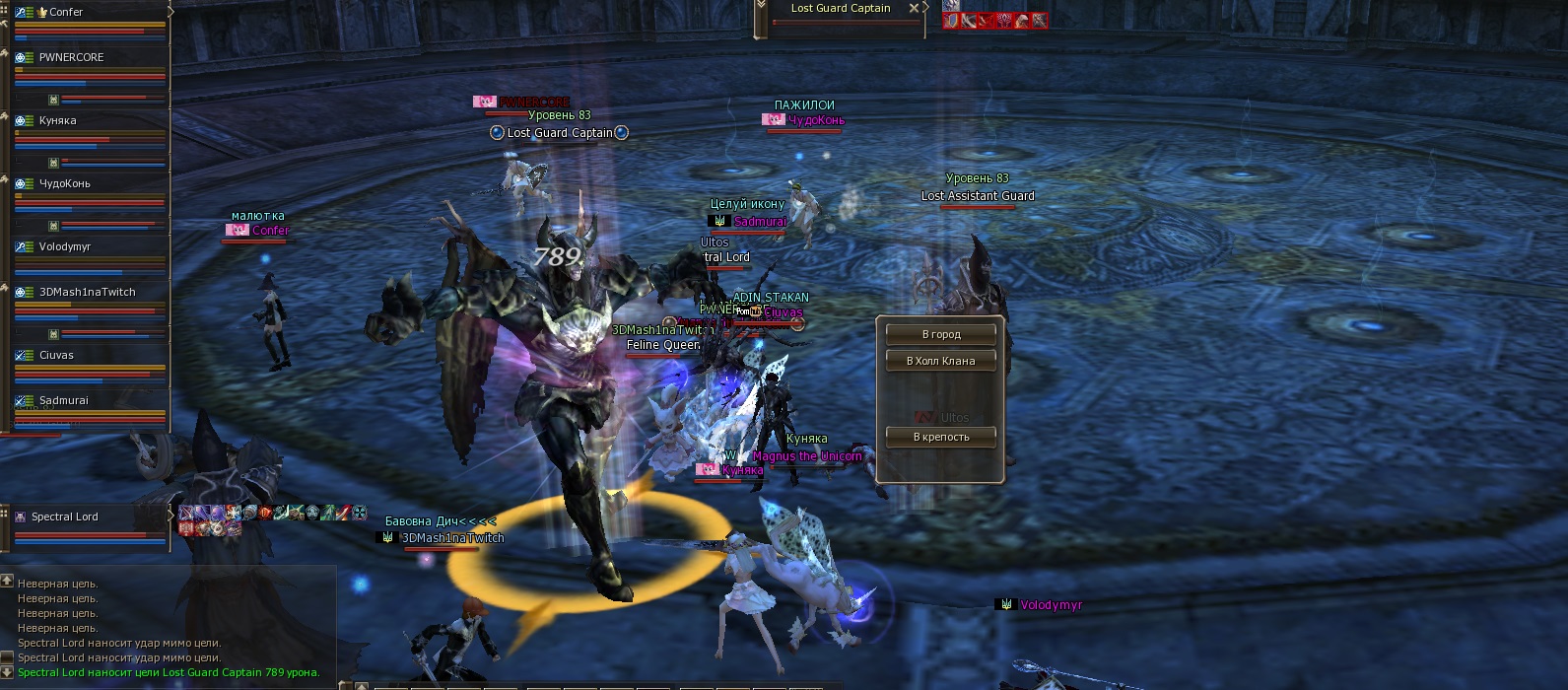
Task: Choose the "В город" respawn button
Action: pos(940,334)
